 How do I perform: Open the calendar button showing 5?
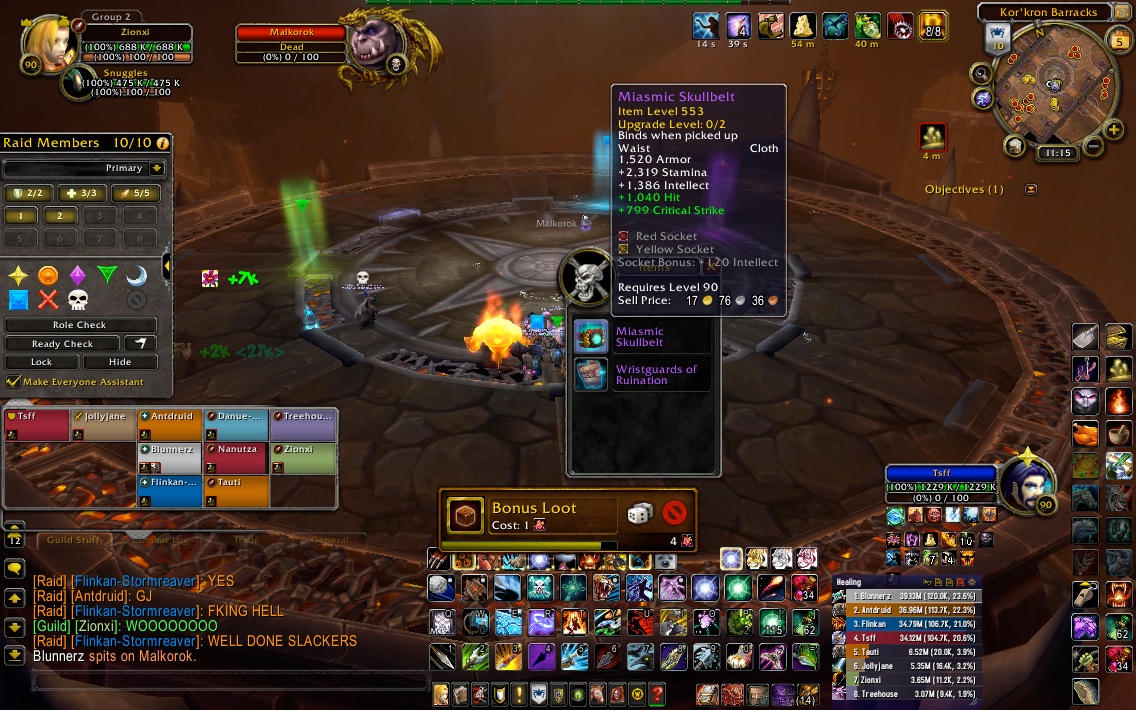[x=1120, y=41]
